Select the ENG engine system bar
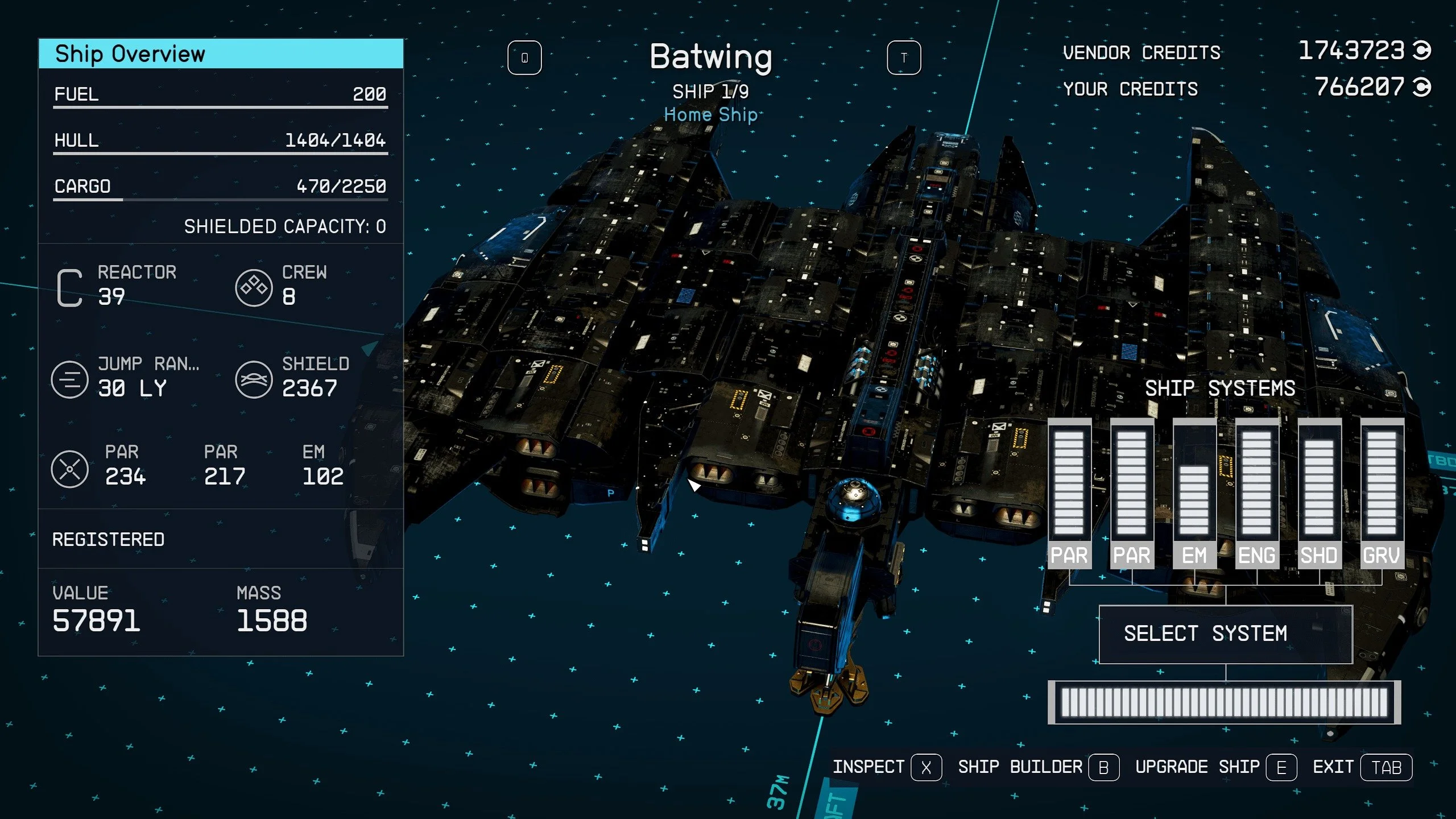This screenshot has height=819, width=1456. coord(1257,494)
